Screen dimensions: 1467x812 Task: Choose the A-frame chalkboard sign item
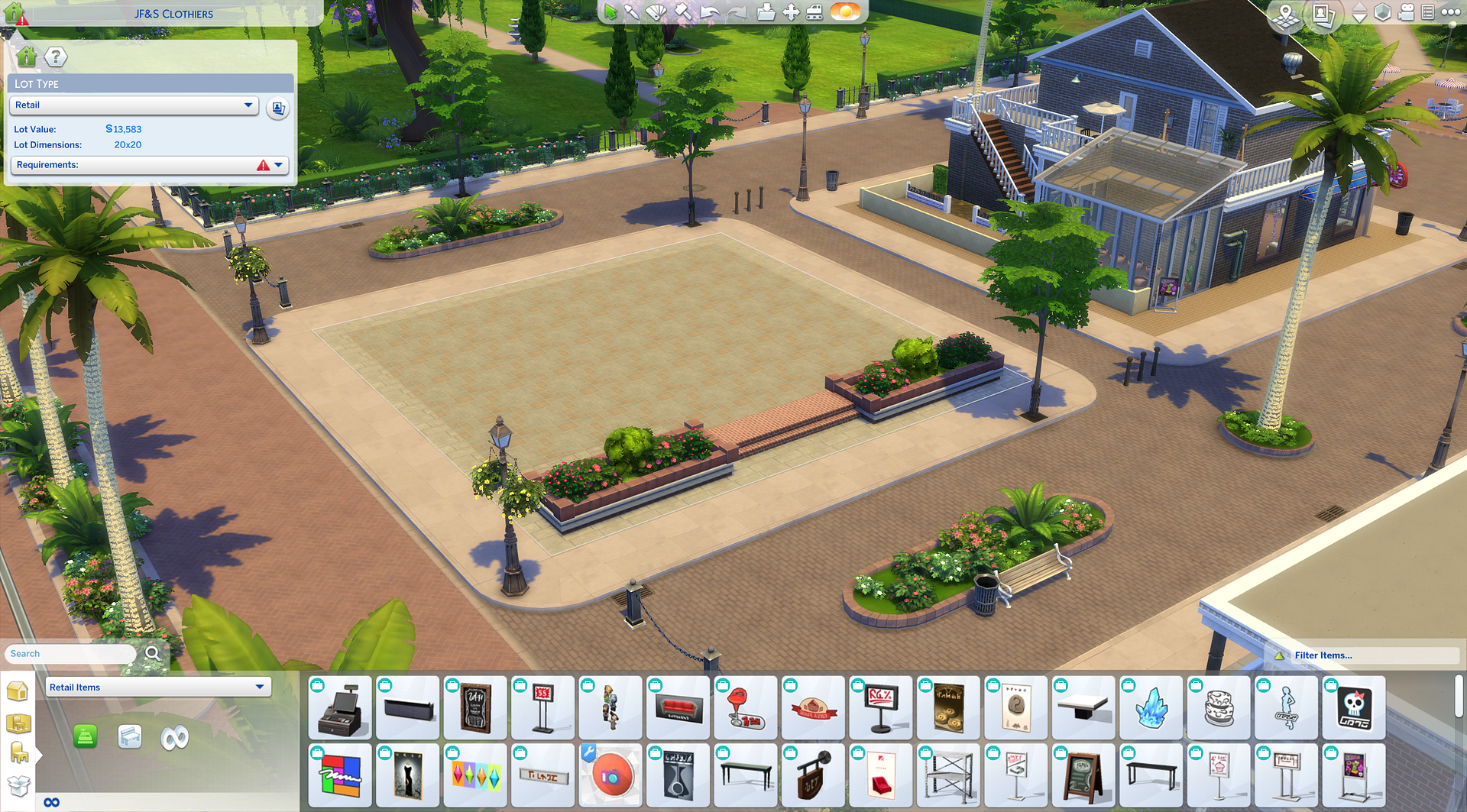(x=1083, y=775)
